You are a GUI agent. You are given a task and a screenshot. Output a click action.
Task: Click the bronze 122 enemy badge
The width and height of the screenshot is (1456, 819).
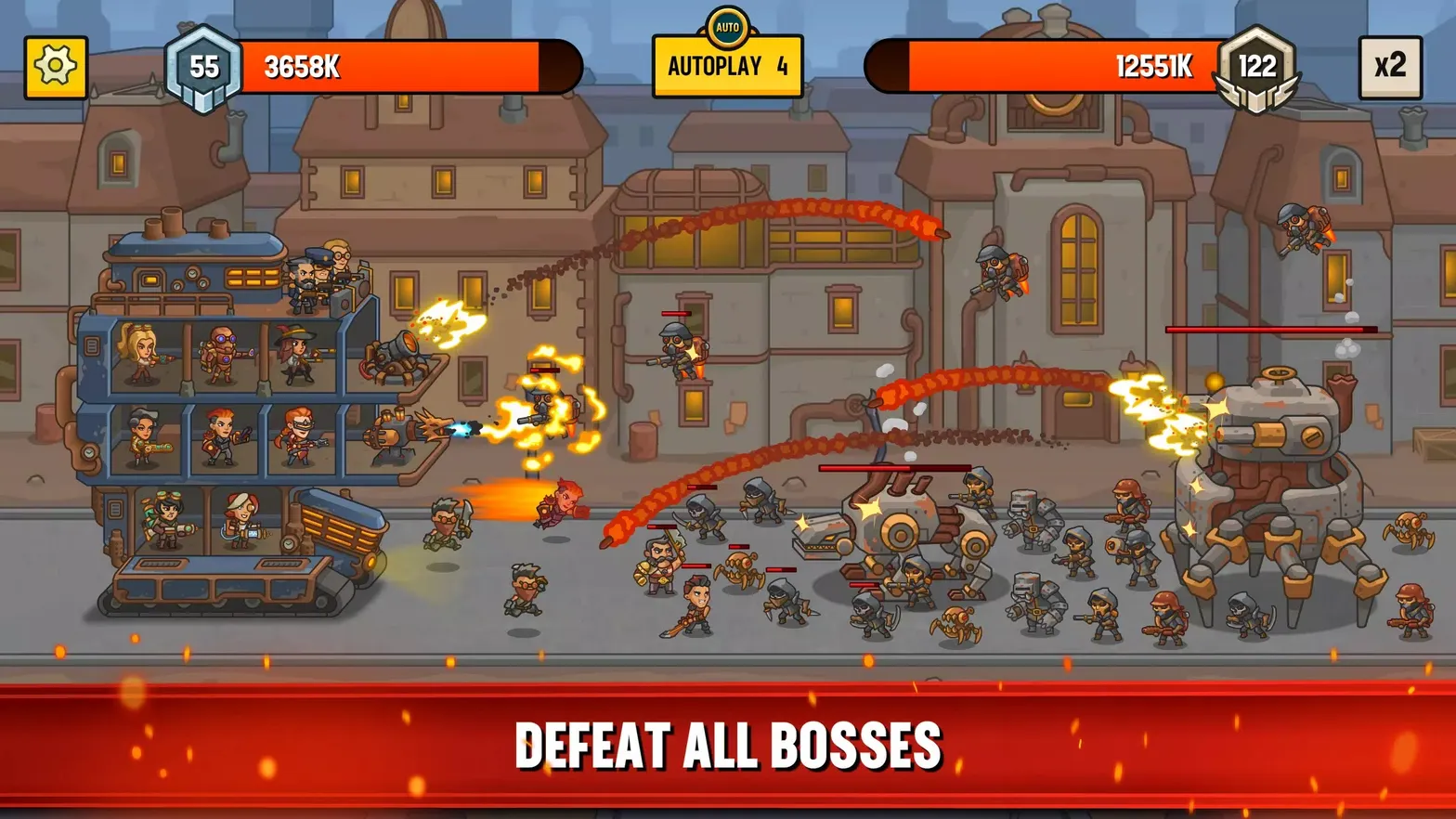(1256, 65)
